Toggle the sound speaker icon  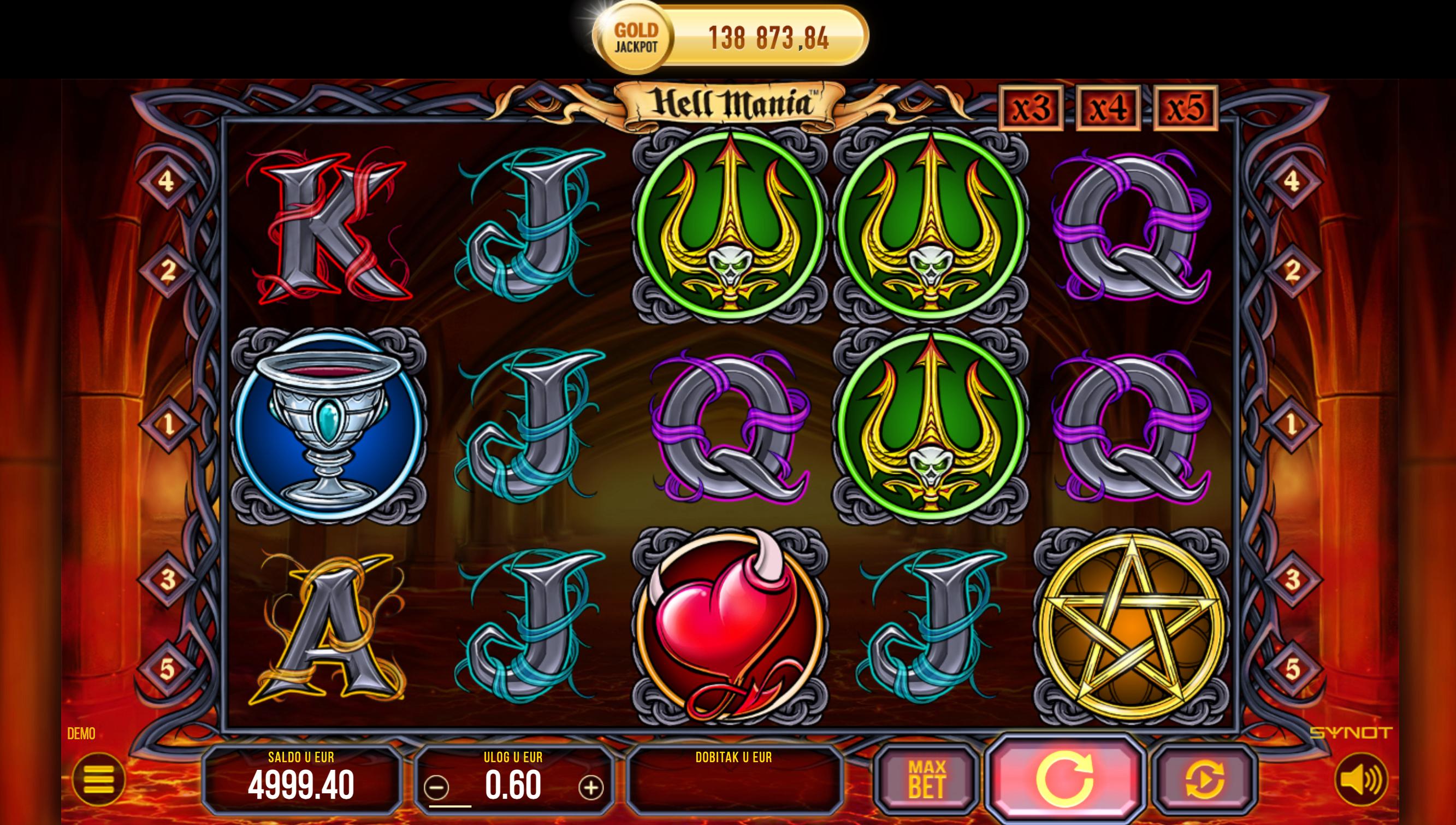click(x=1362, y=780)
